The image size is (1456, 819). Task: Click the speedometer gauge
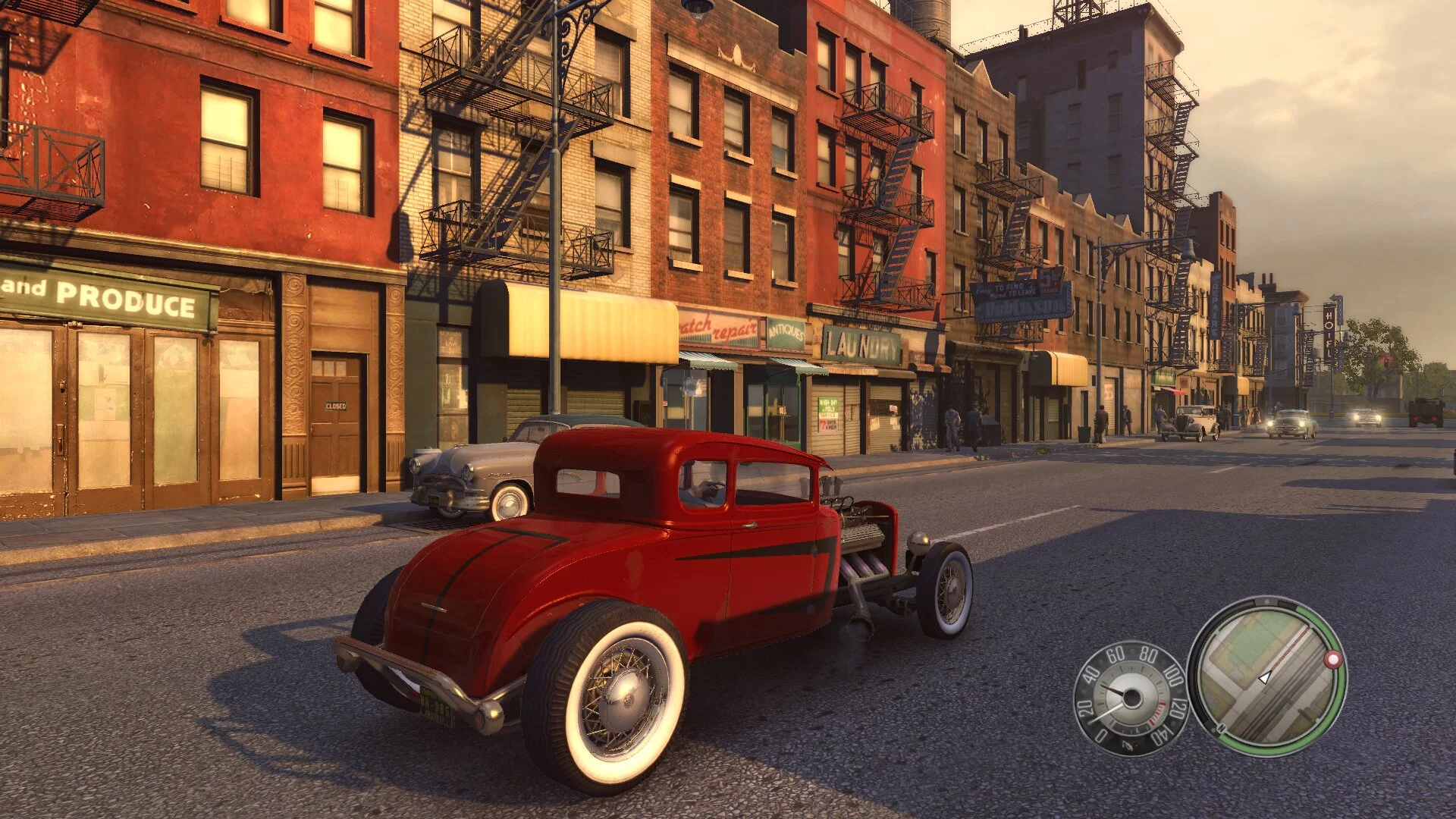[x=1130, y=698]
